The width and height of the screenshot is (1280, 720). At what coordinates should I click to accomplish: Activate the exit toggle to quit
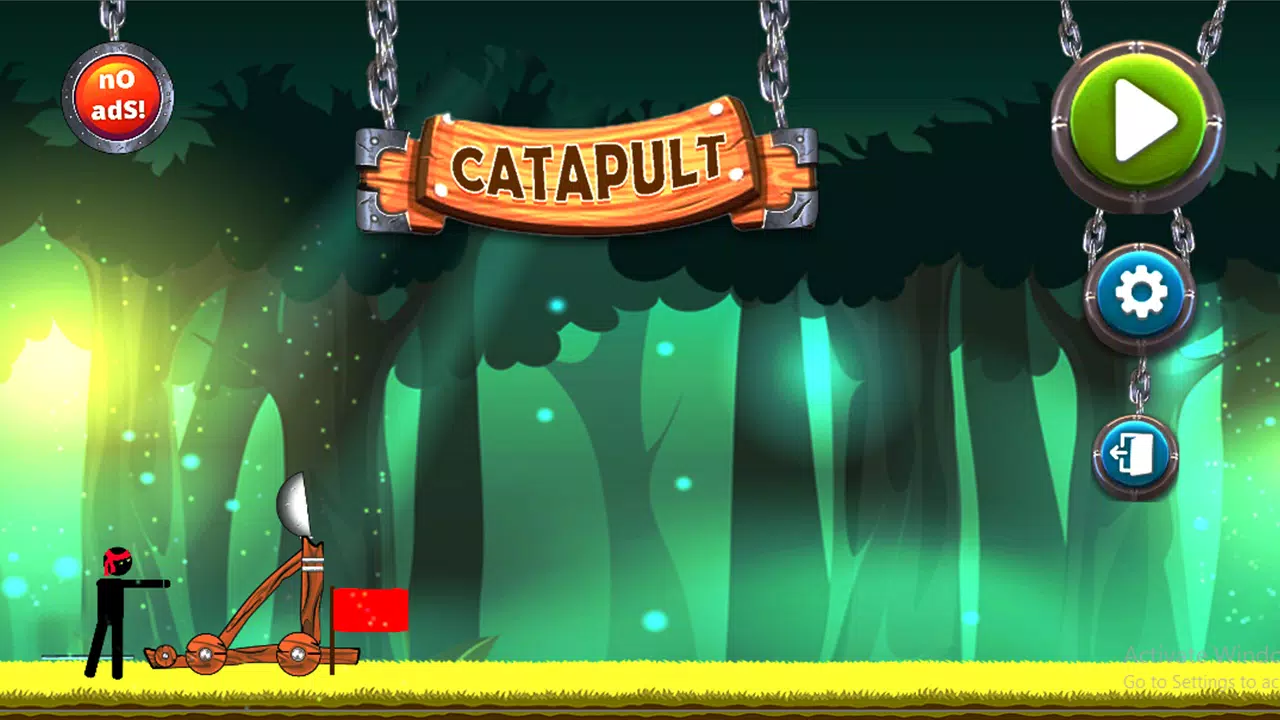point(1135,455)
